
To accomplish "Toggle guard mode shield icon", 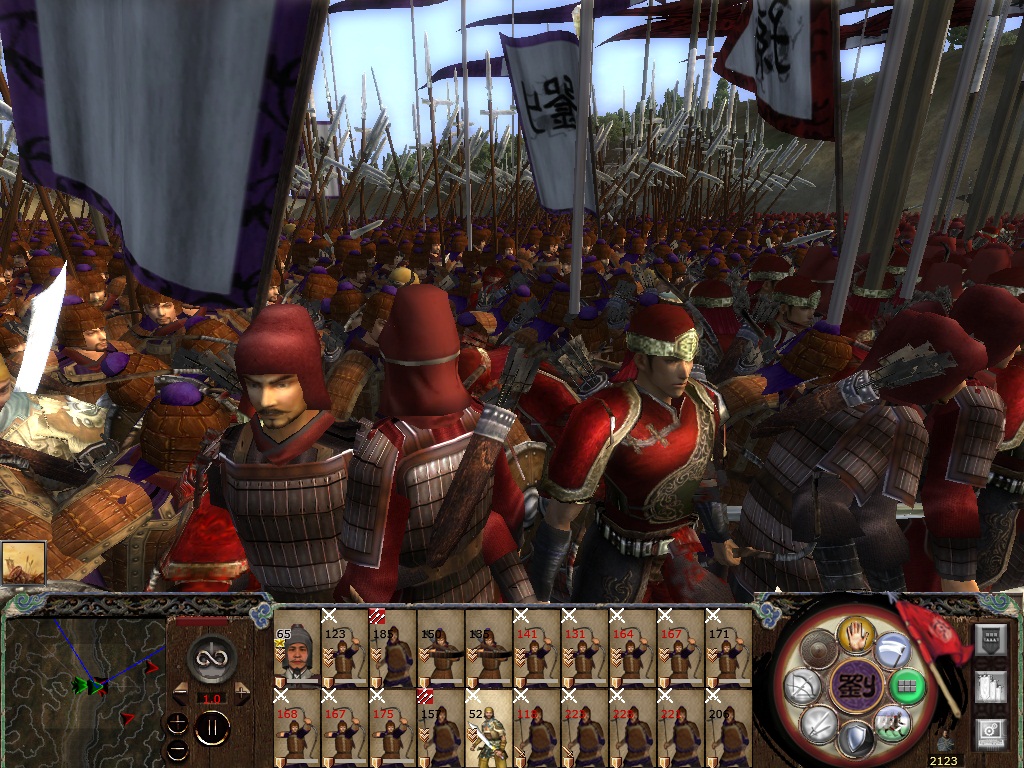I will (856, 741).
